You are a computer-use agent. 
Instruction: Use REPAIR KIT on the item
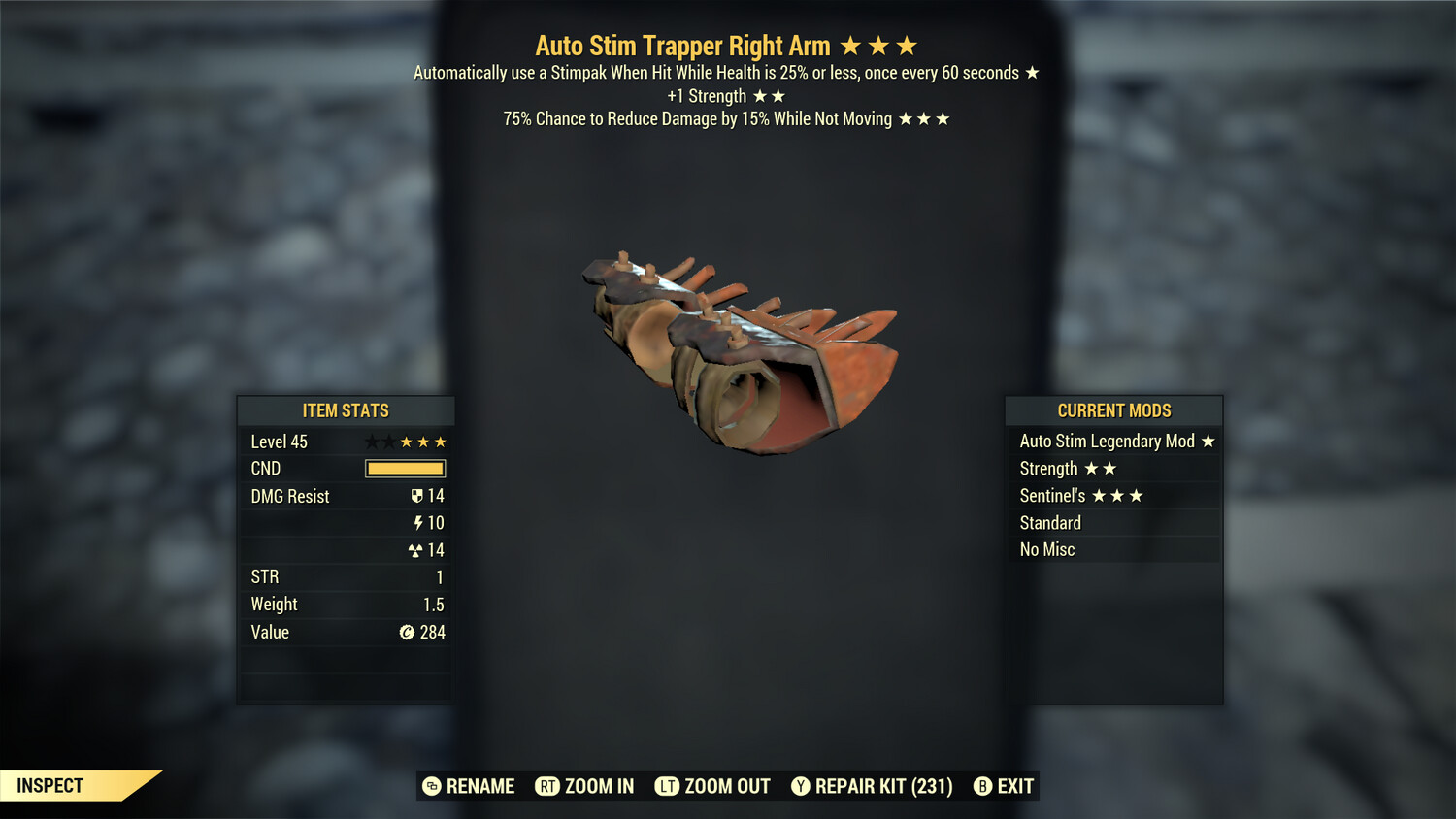point(884,786)
